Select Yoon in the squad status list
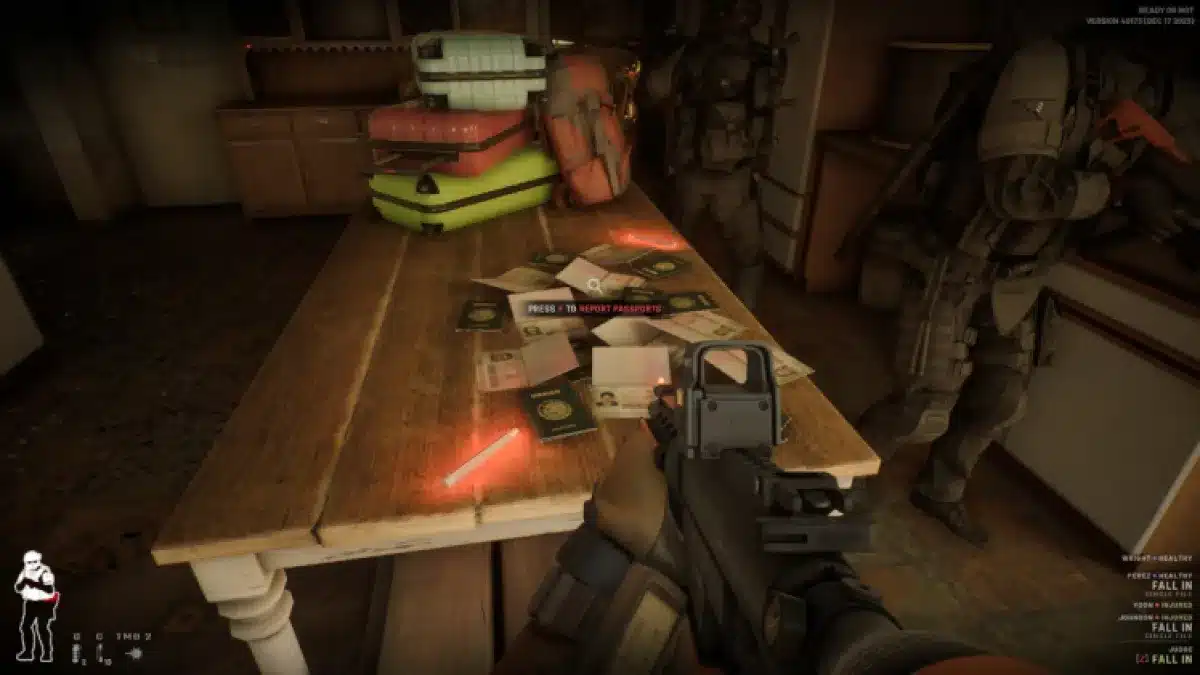This screenshot has height=675, width=1200. coord(1163,604)
